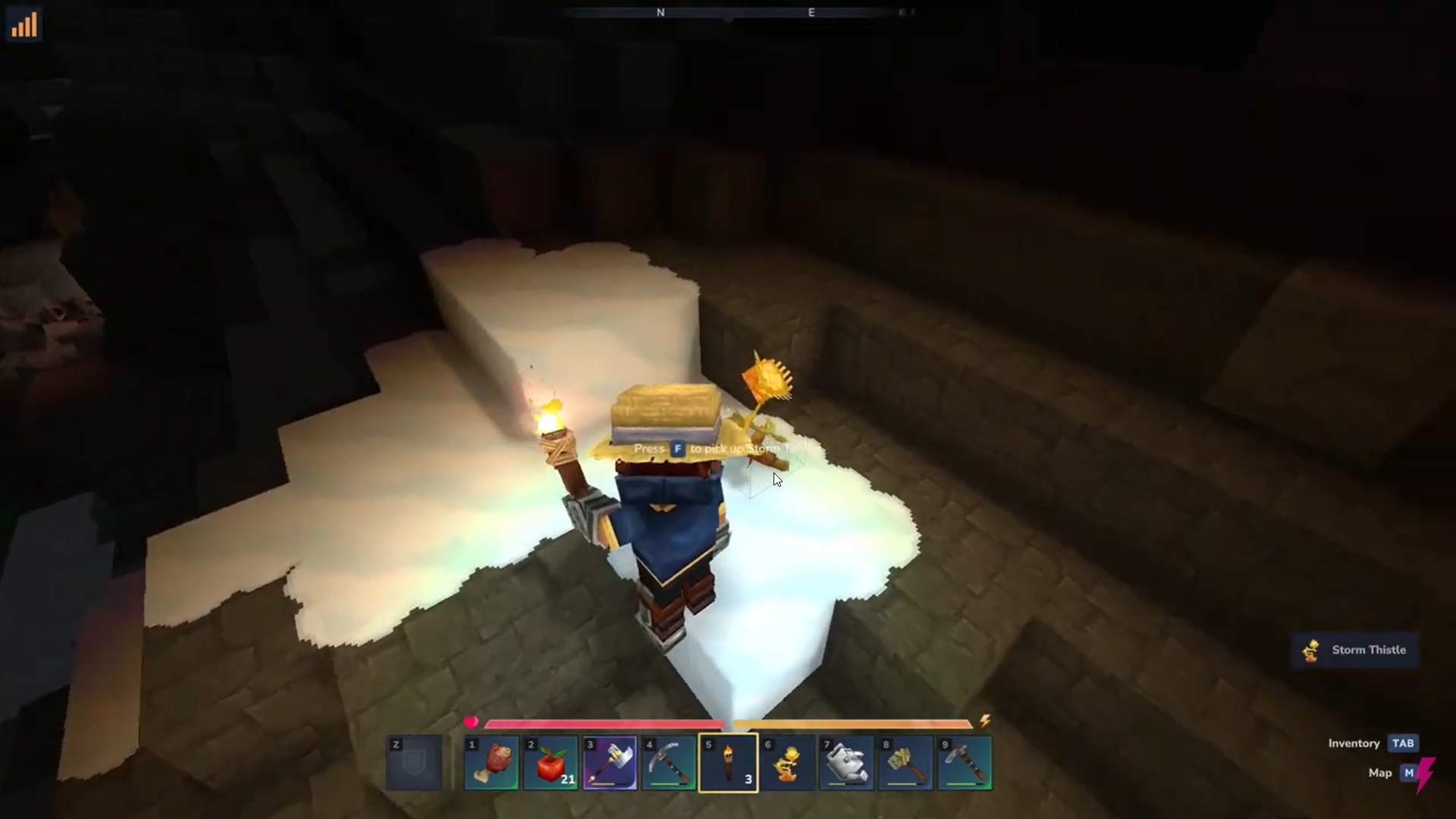Click the signal strength indicator top left
Viewport: 1456px width, 819px height.
click(24, 24)
